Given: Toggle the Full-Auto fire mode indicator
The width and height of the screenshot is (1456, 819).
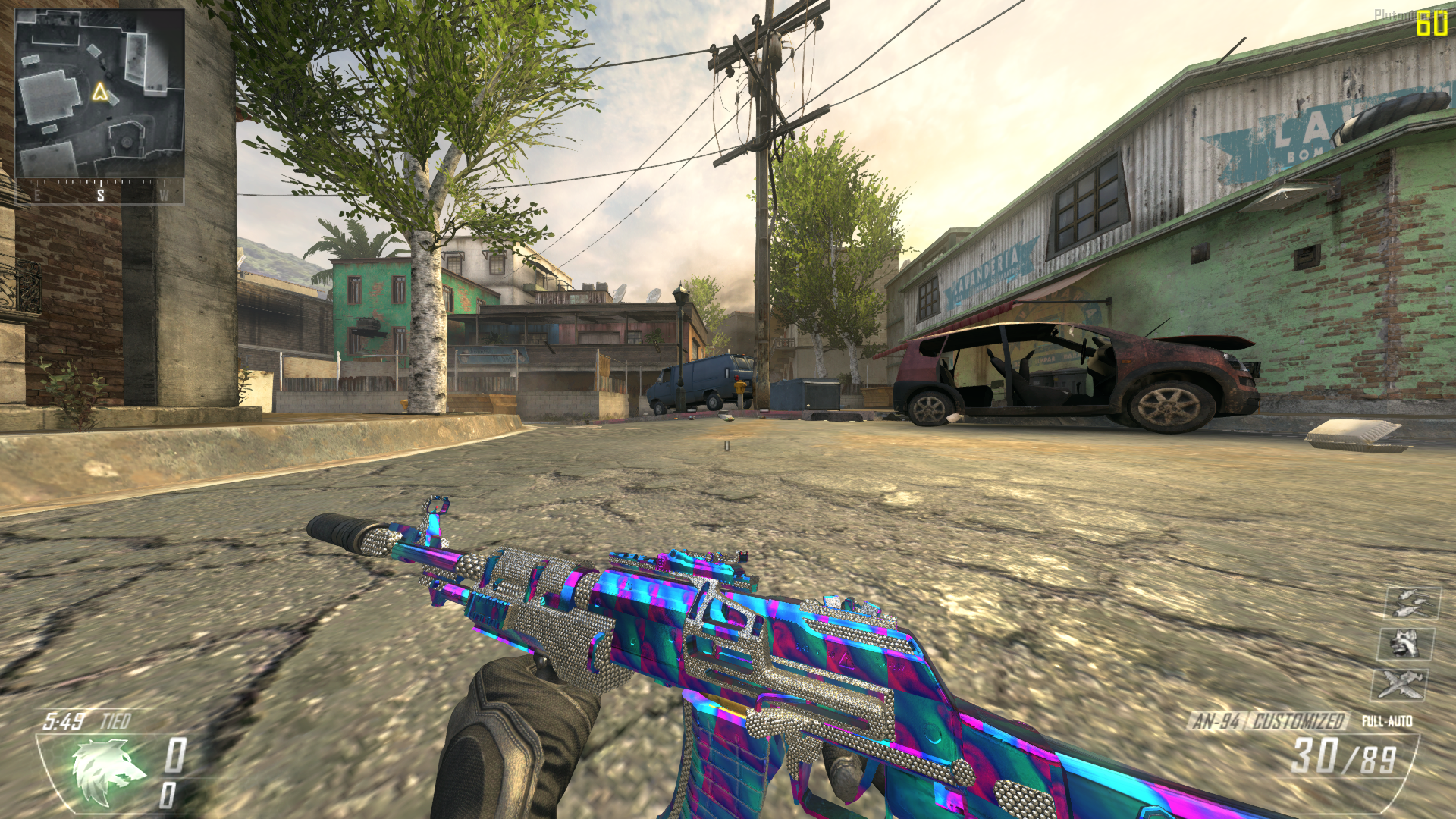Looking at the screenshot, I should click(x=1387, y=721).
